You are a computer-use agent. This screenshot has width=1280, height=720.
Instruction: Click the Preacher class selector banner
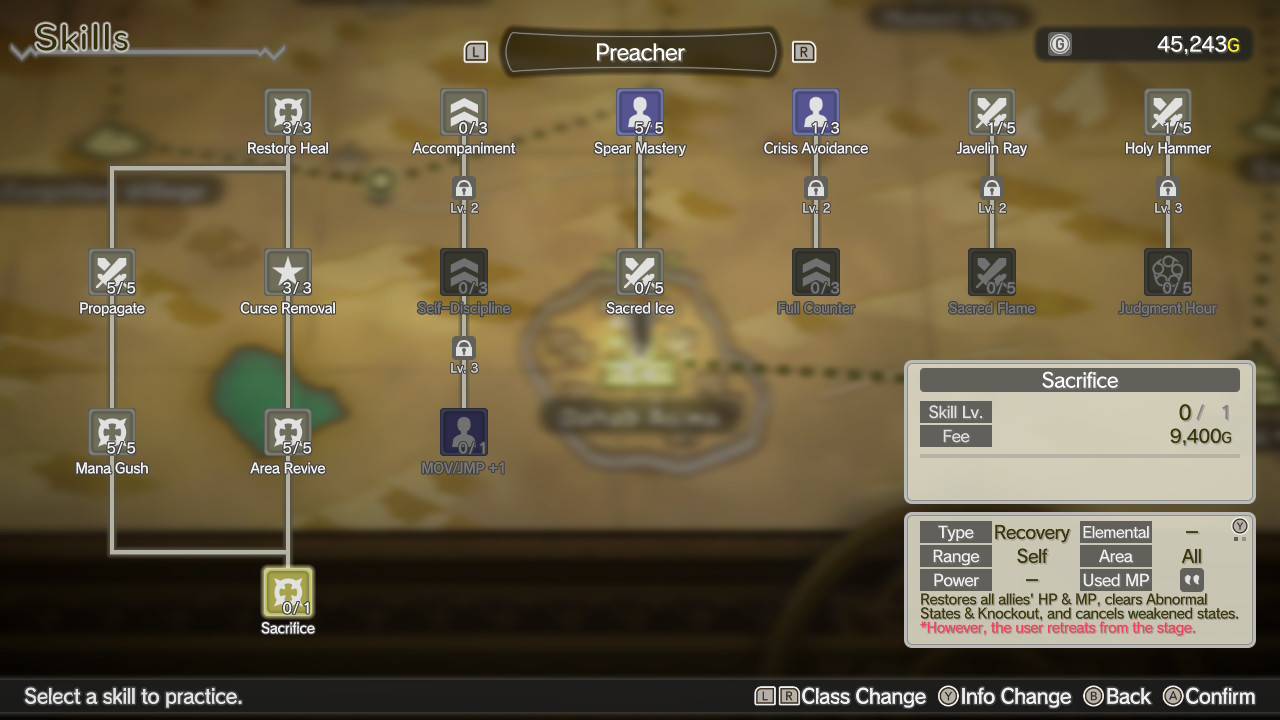pos(640,52)
